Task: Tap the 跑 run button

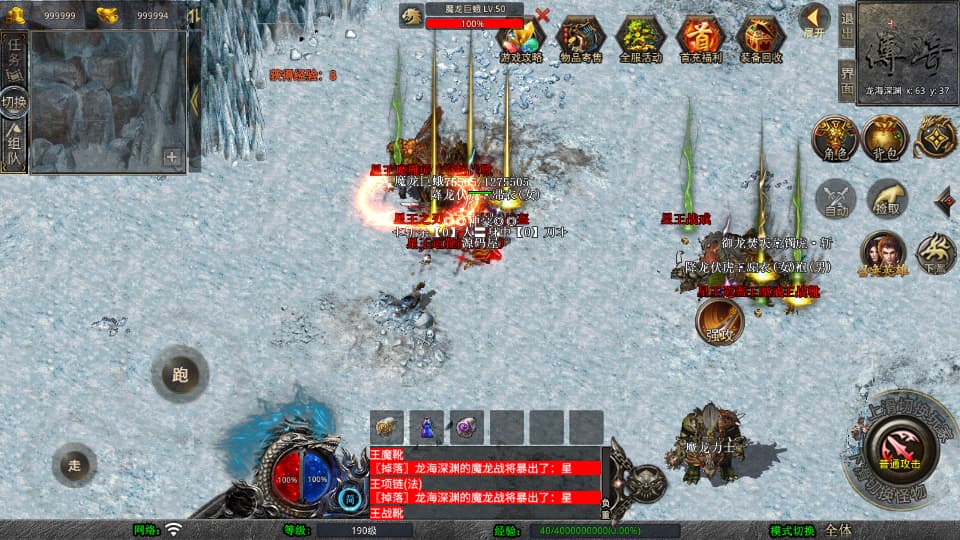Action: pos(180,376)
